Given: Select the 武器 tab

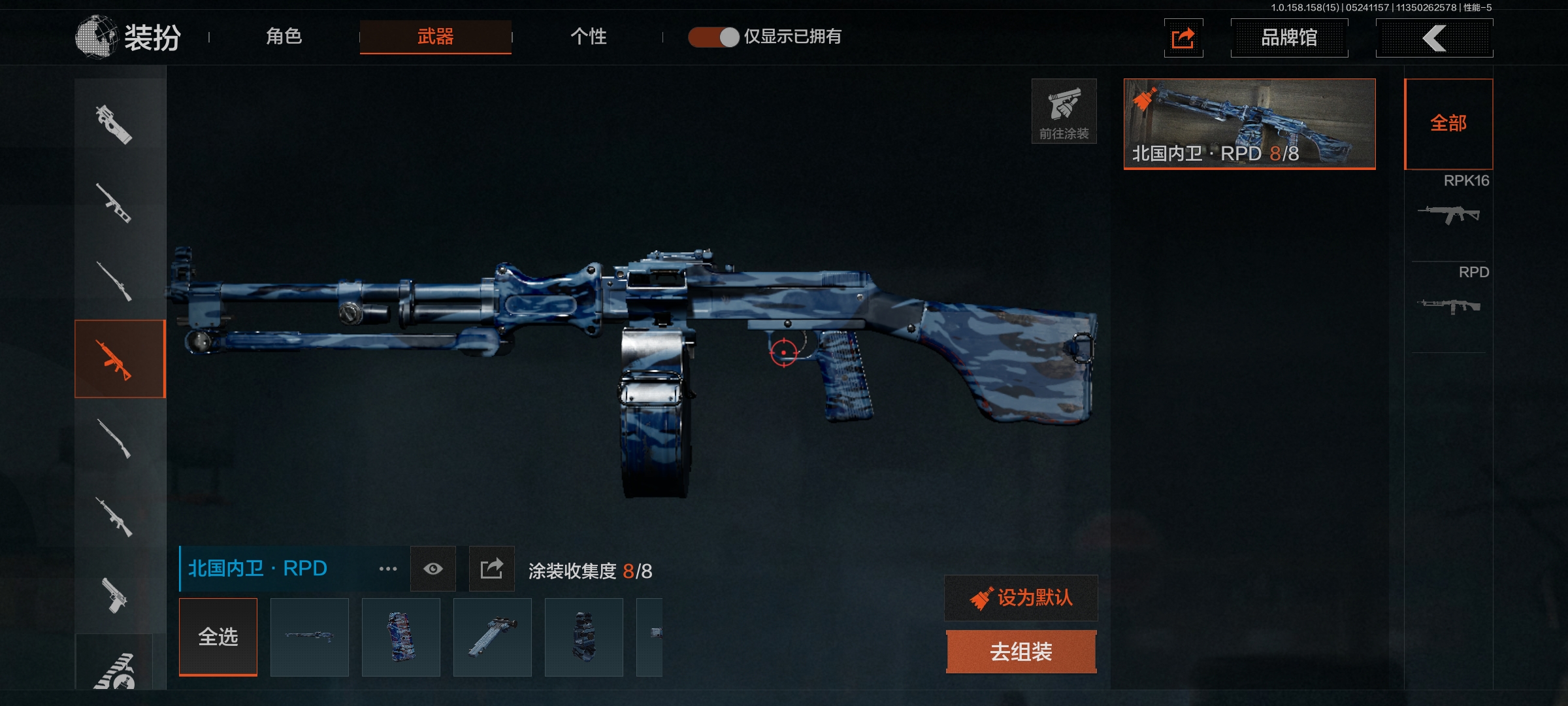Looking at the screenshot, I should (435, 37).
